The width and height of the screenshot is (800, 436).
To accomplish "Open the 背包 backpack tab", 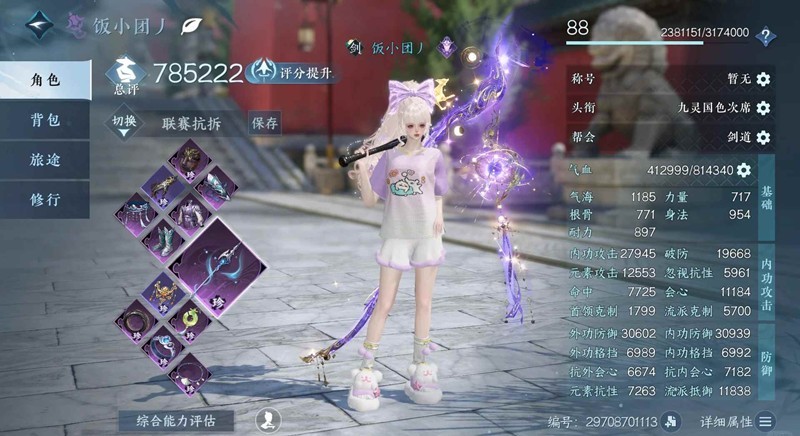I will pyautogui.click(x=45, y=120).
